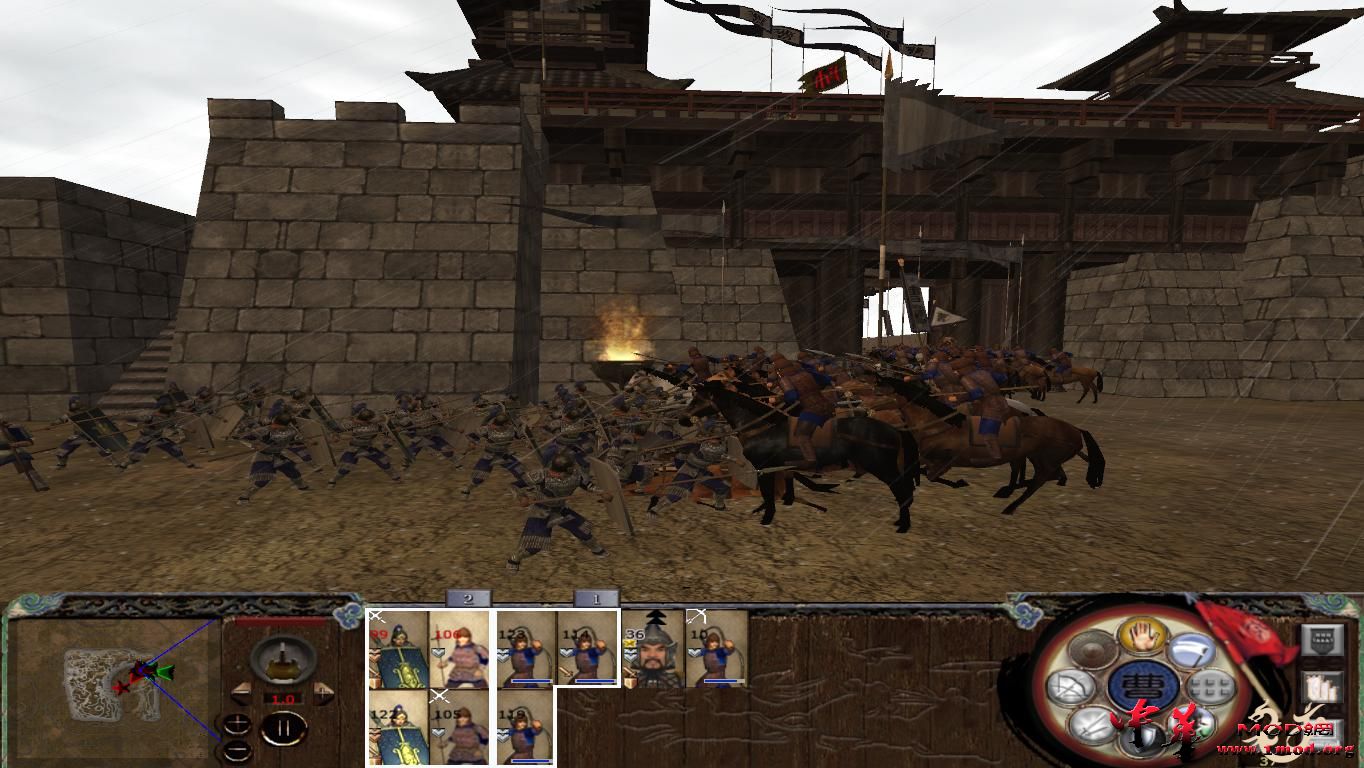Click the lantern speed indicator icon

coord(283,660)
